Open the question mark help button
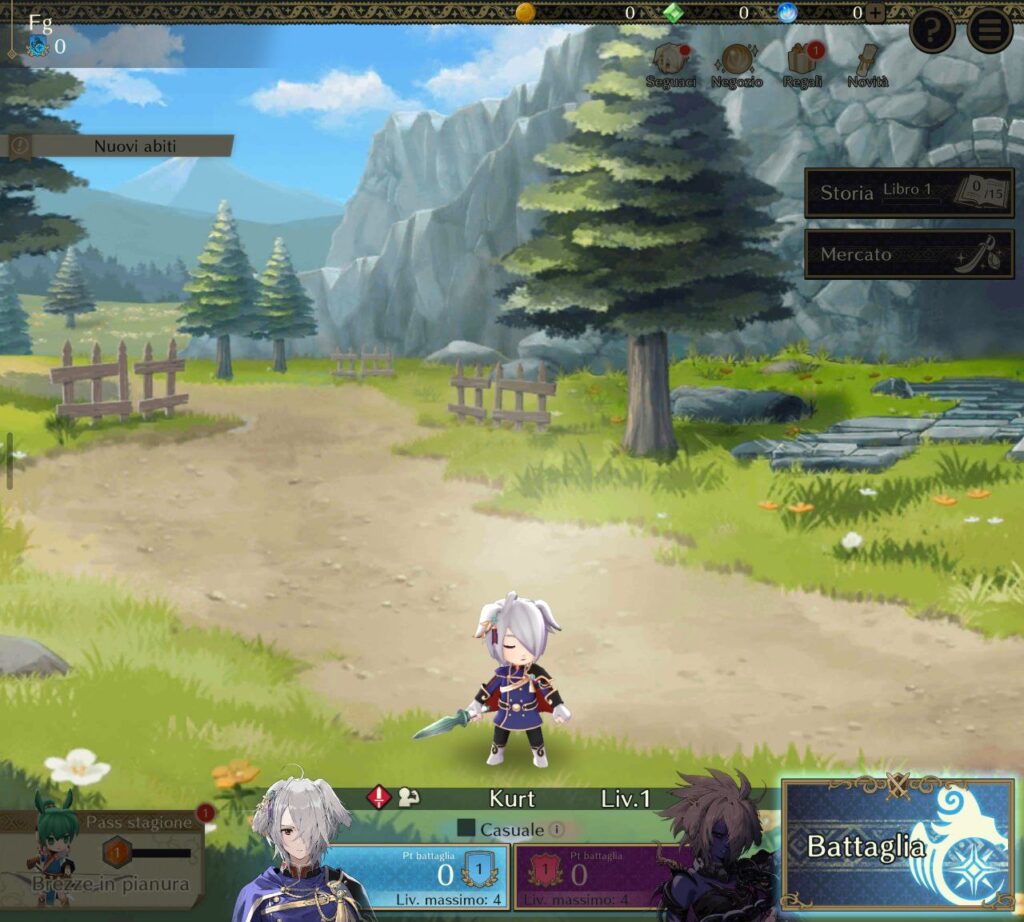The width and height of the screenshot is (1024, 922). pyautogui.click(x=932, y=31)
